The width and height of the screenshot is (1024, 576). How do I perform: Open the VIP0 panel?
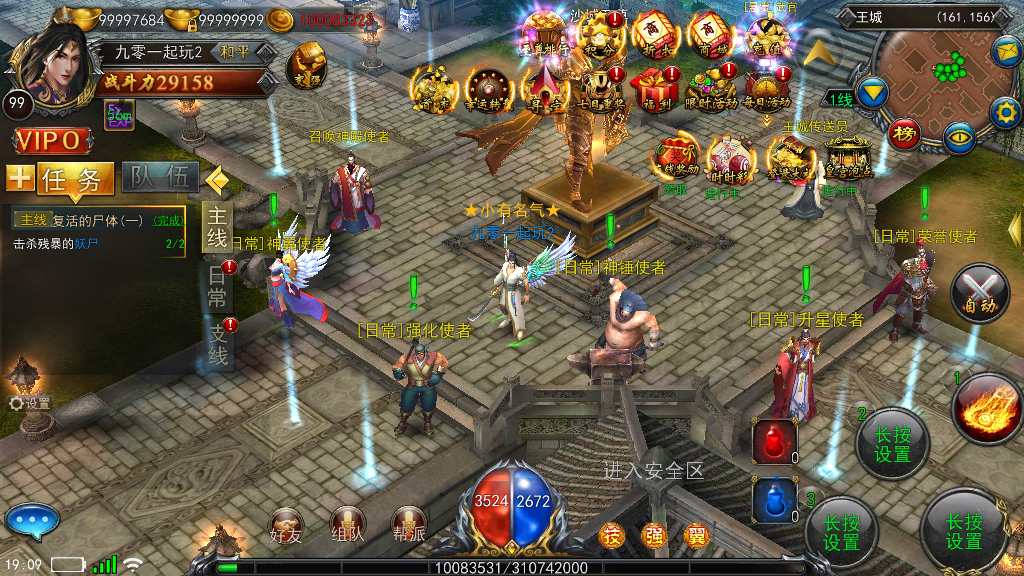click(x=47, y=139)
